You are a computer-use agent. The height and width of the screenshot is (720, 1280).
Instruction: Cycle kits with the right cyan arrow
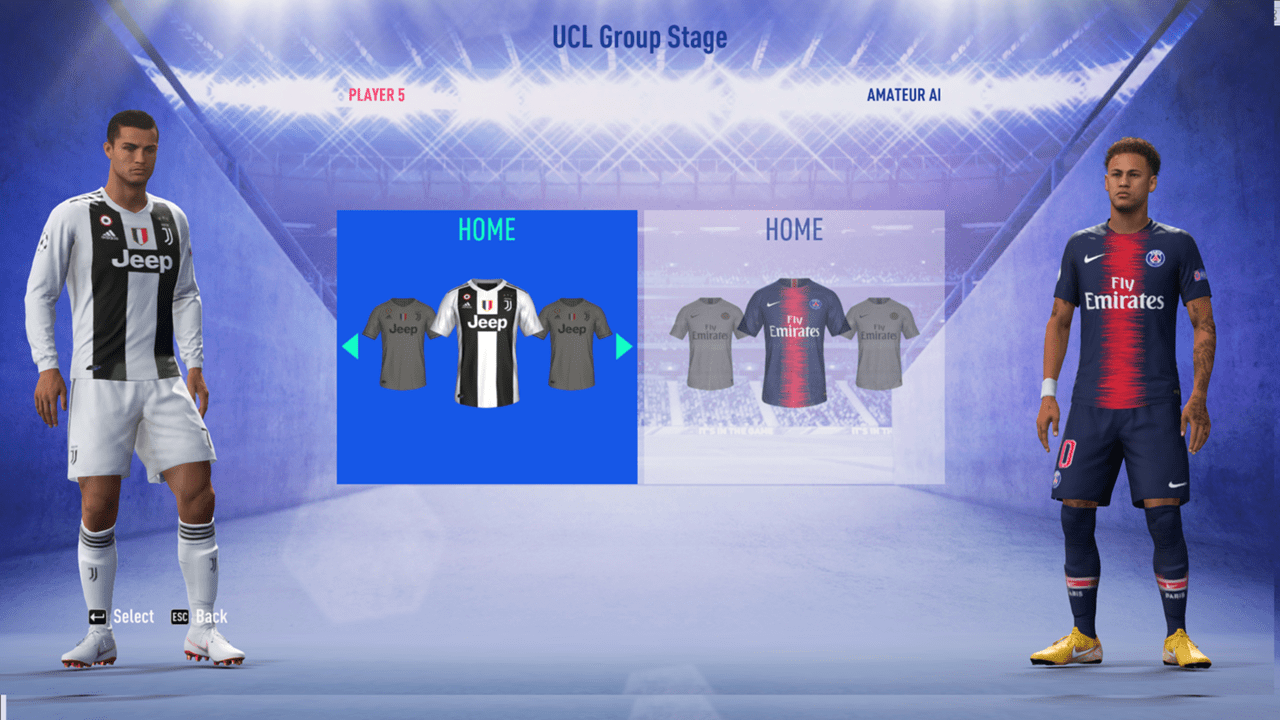pos(622,347)
